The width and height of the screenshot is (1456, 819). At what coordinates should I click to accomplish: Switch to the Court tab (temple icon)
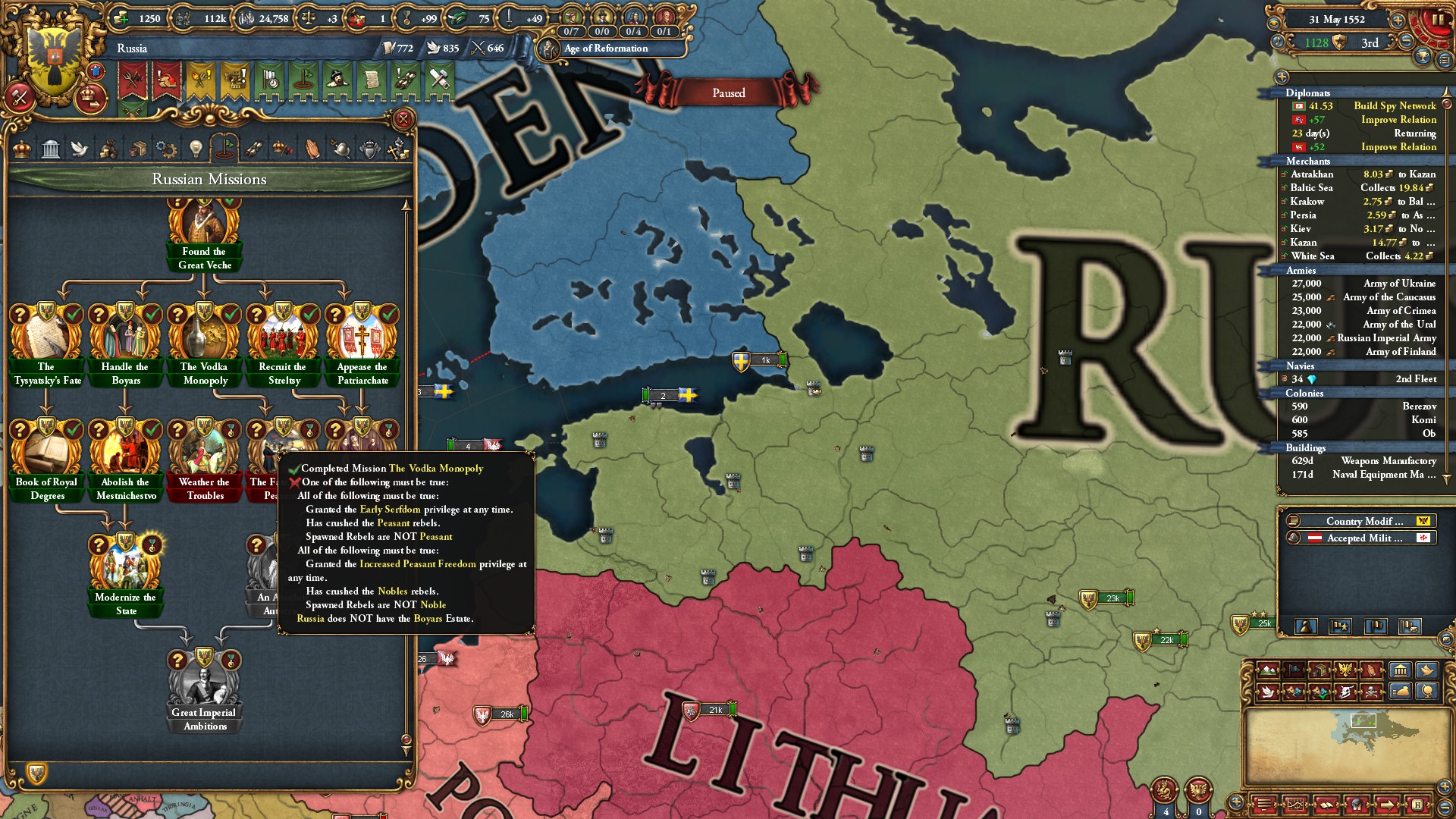pos(51,148)
